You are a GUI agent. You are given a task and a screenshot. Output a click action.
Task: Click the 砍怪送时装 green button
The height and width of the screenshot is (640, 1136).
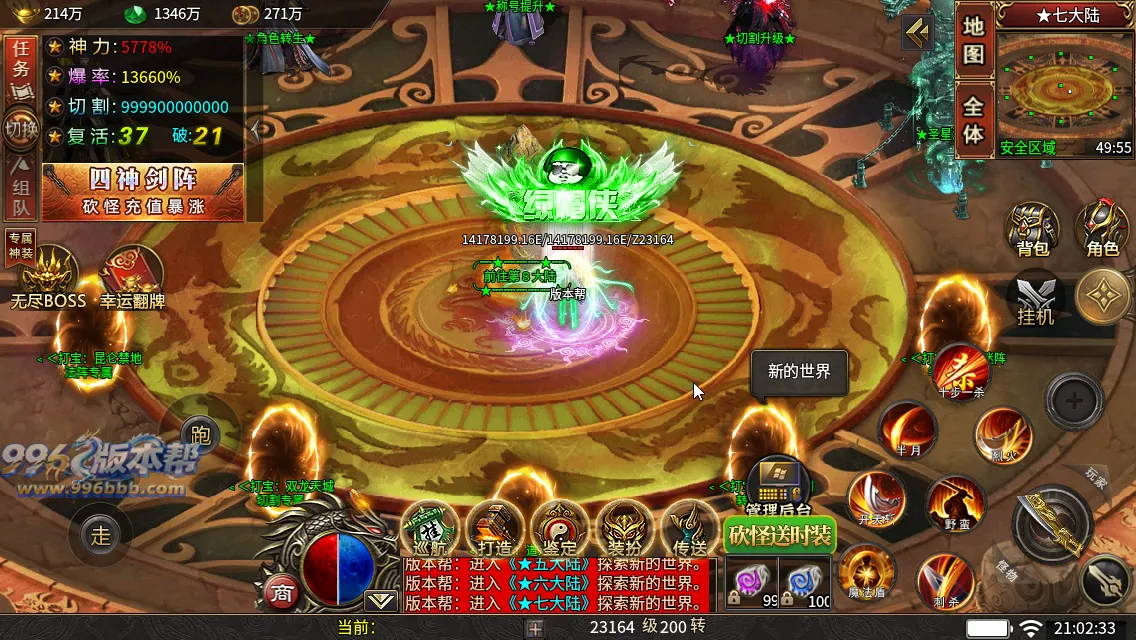779,535
